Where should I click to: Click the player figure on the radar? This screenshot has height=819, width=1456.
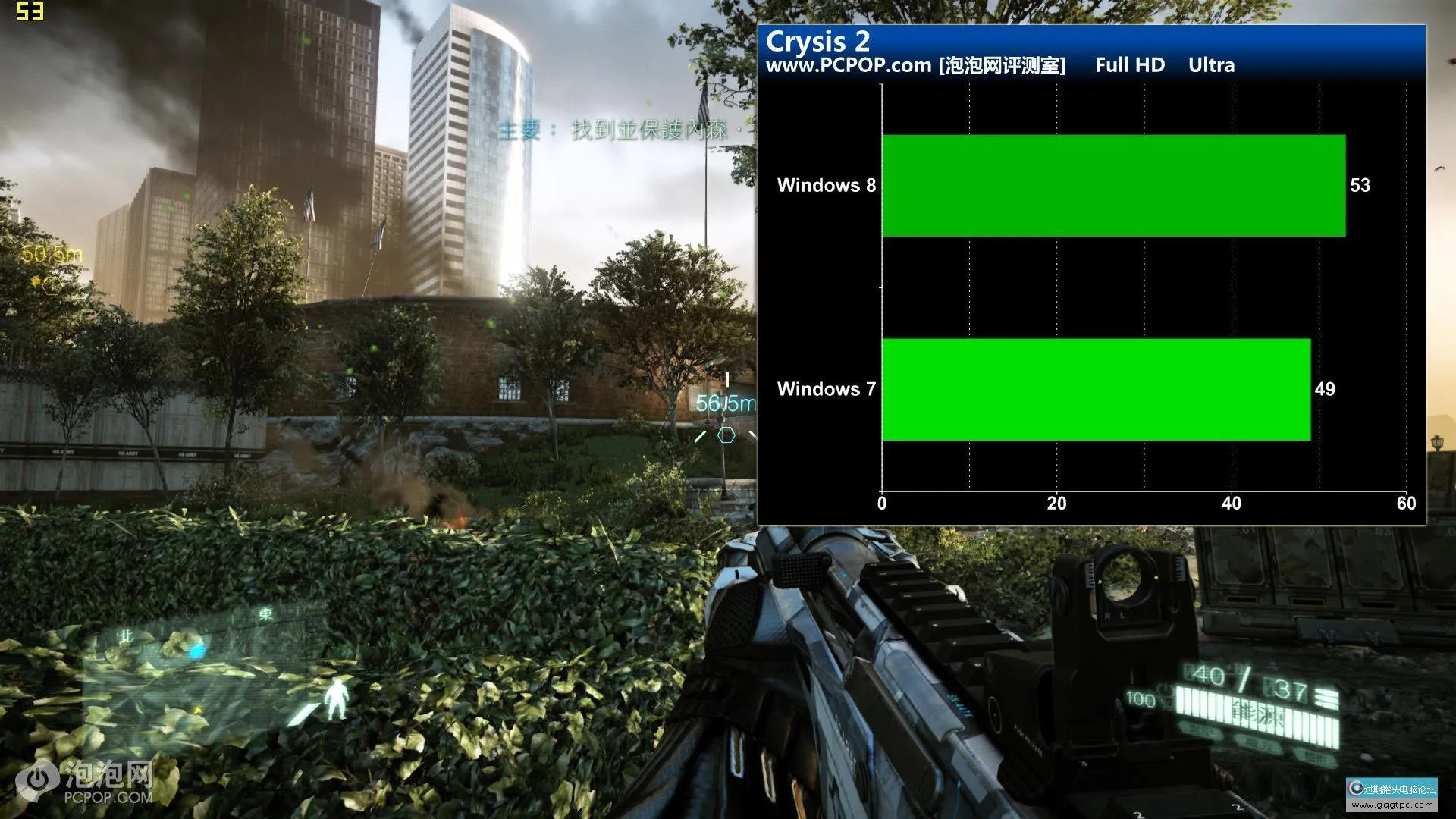tap(336, 698)
